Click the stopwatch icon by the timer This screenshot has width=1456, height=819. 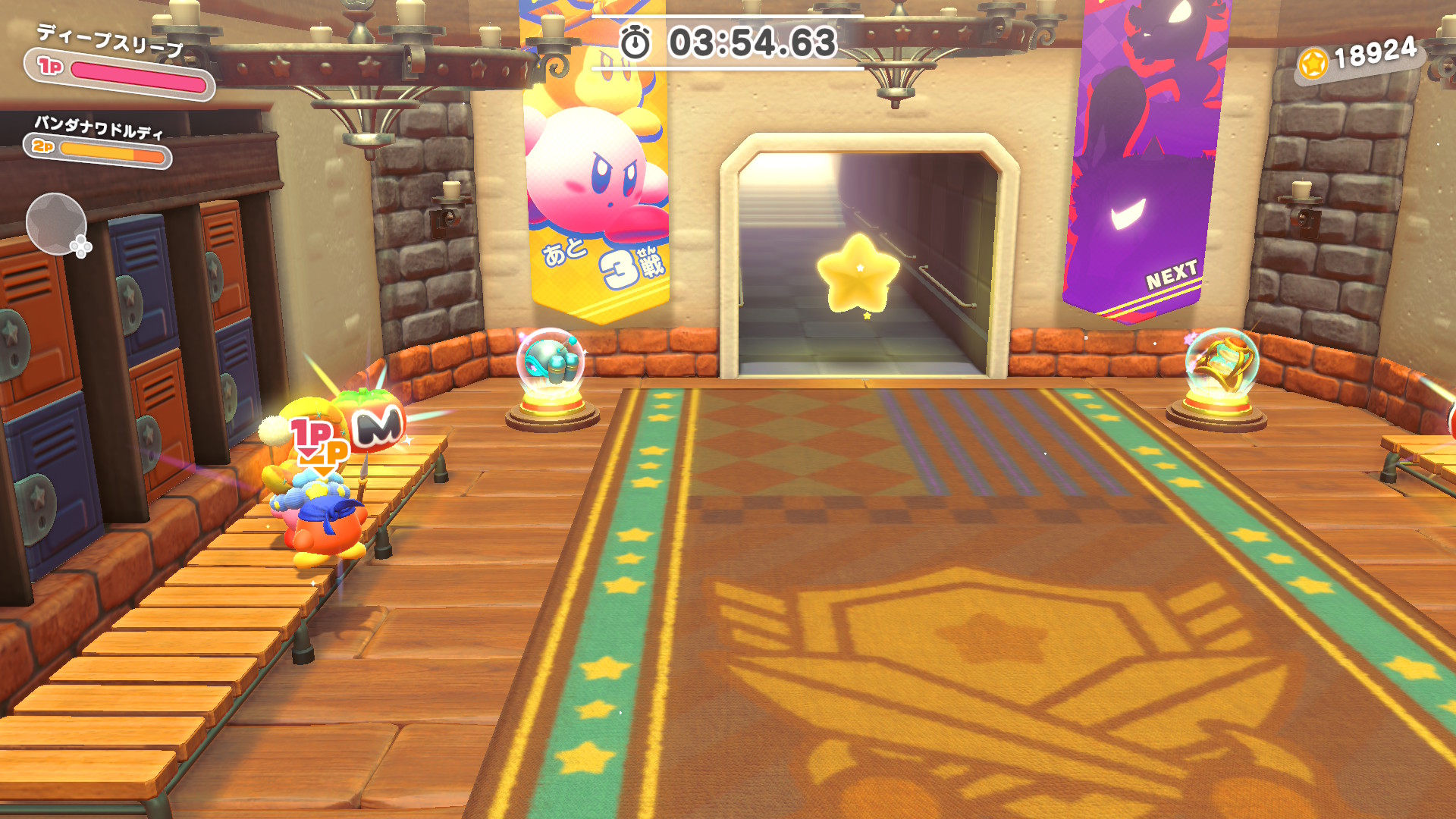[x=635, y=42]
